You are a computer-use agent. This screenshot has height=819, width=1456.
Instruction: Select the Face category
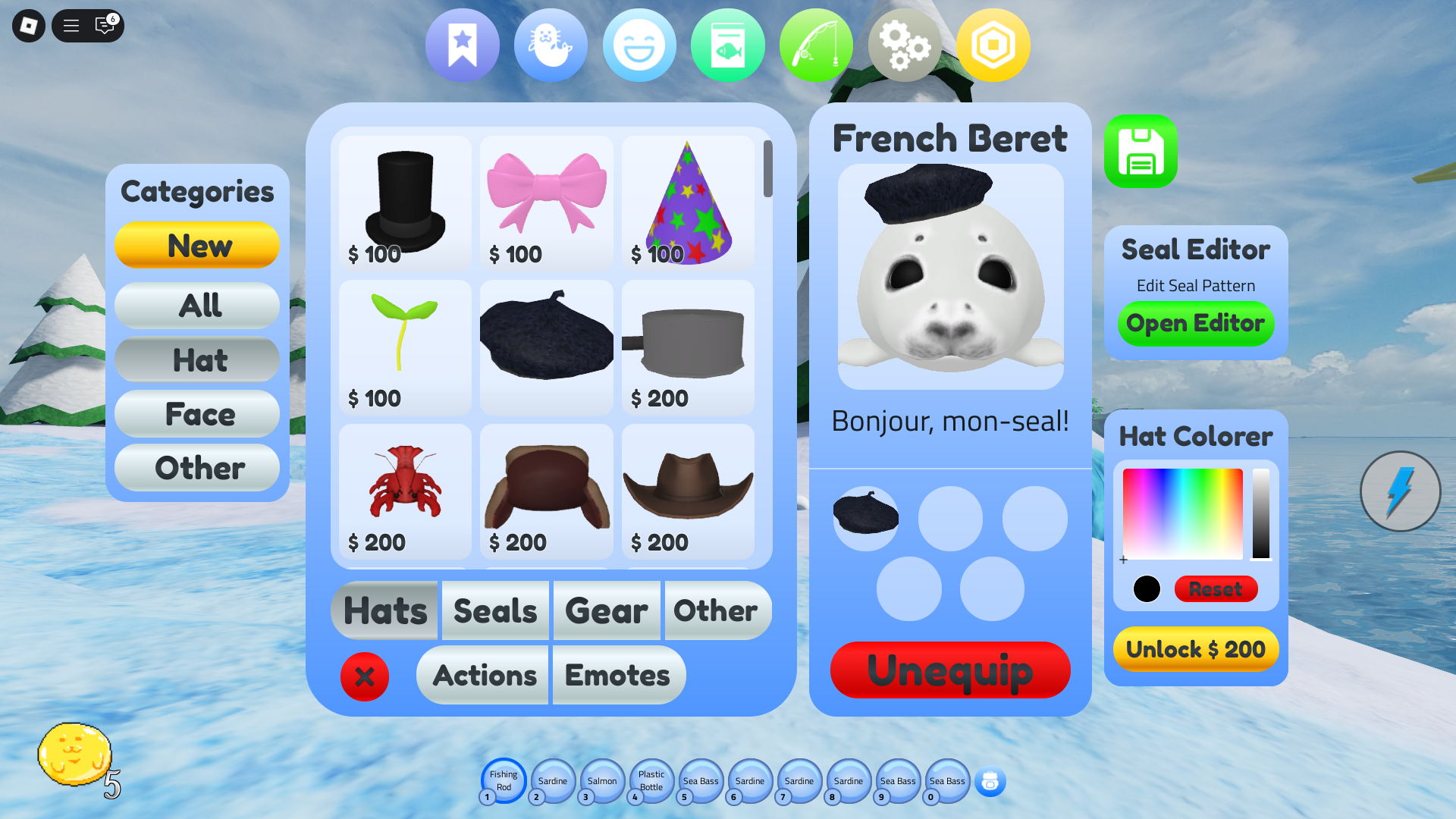pos(198,415)
